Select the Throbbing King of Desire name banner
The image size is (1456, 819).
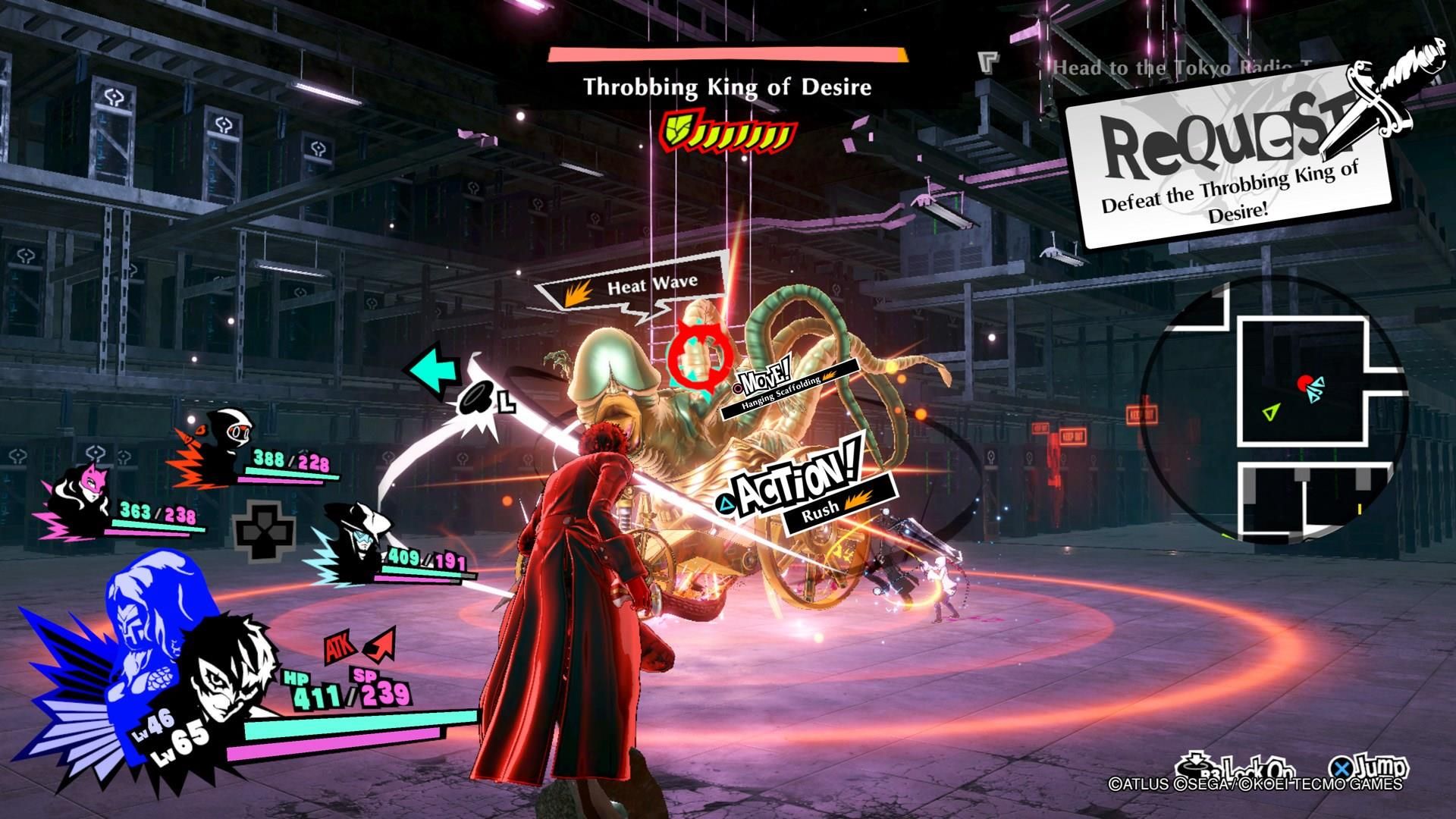(x=726, y=87)
